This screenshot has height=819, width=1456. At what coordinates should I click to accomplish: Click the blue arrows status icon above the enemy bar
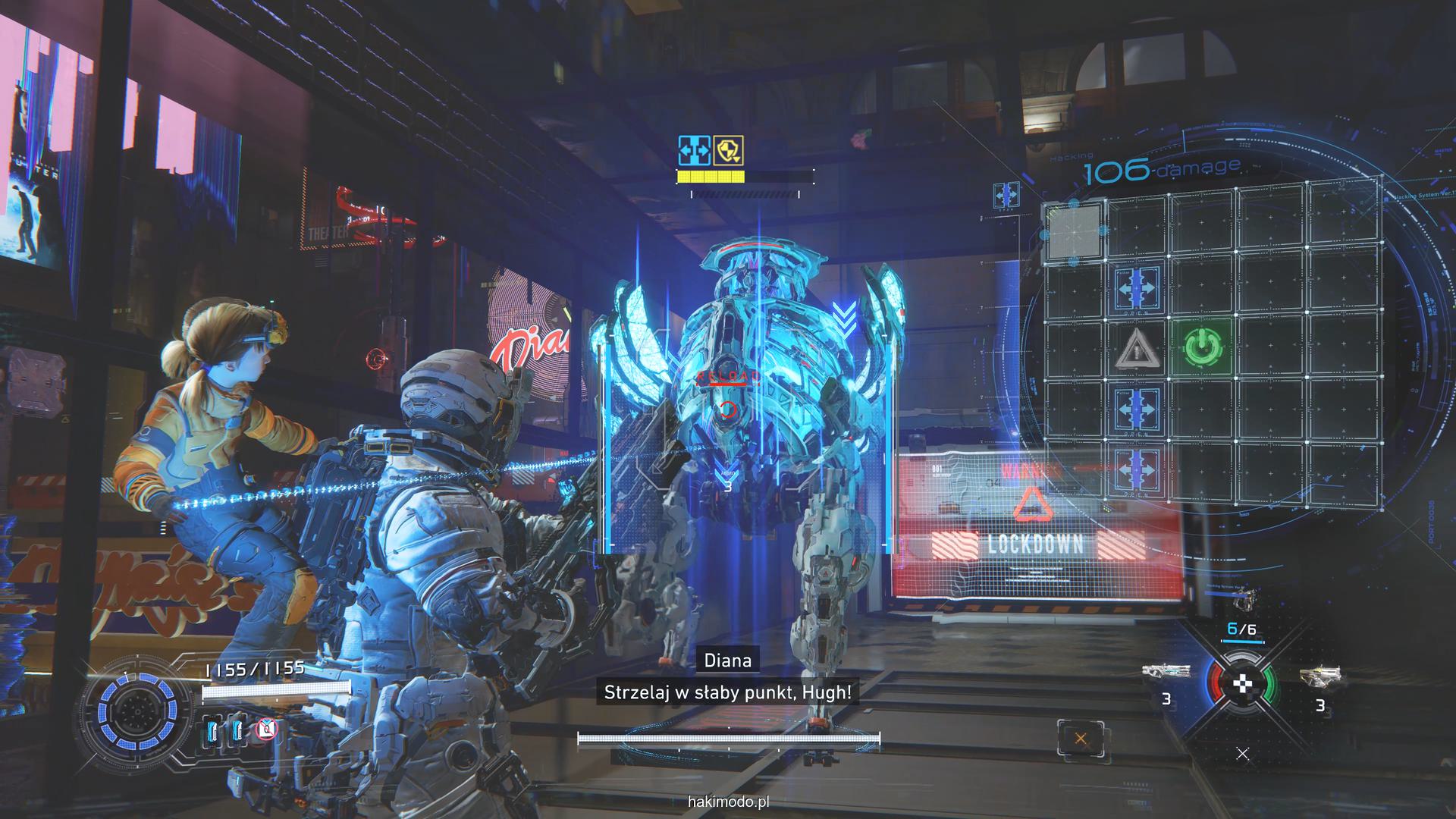pyautogui.click(x=694, y=151)
